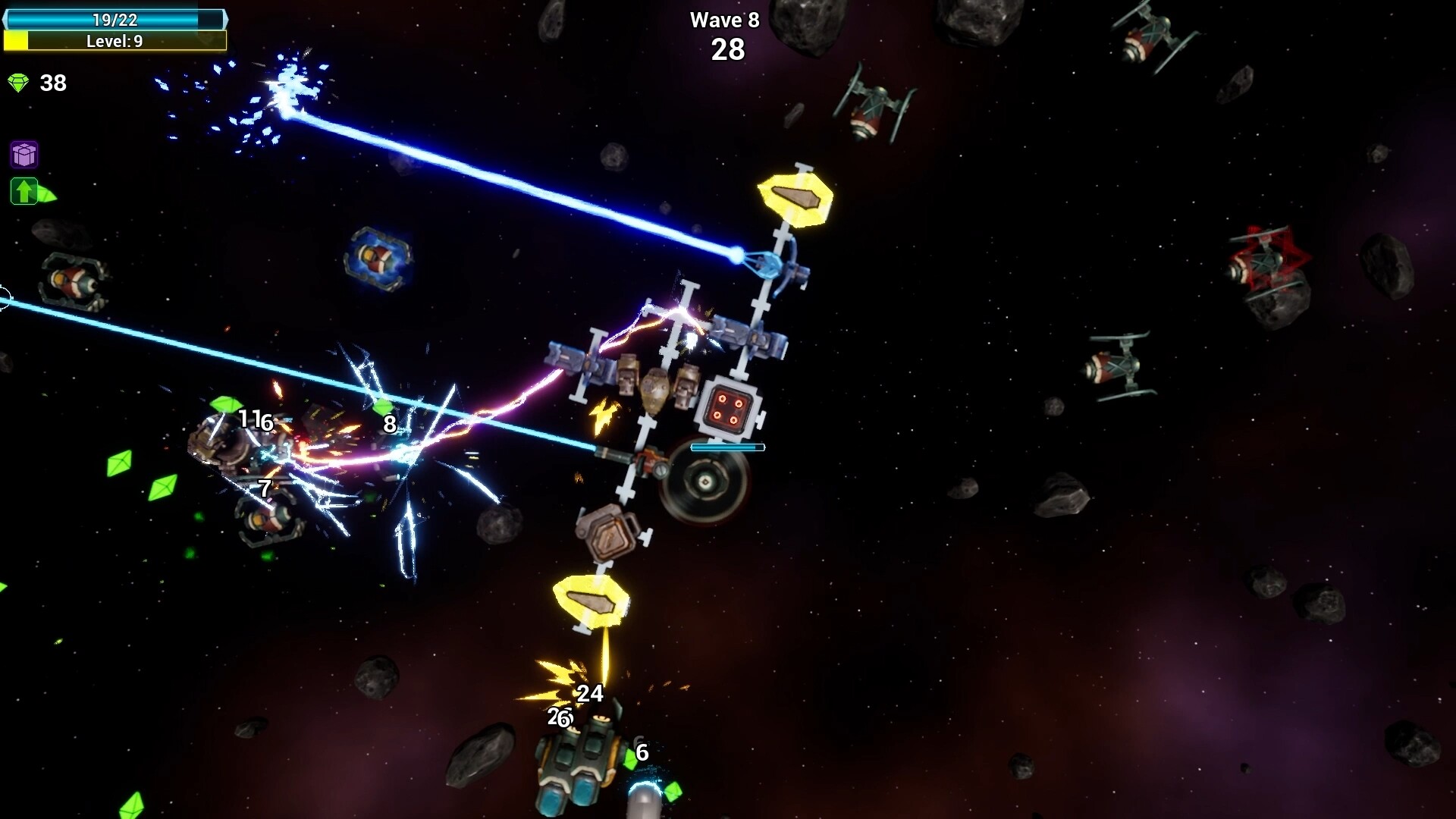Toggle the yellow lightning bolt pickup

click(x=603, y=414)
